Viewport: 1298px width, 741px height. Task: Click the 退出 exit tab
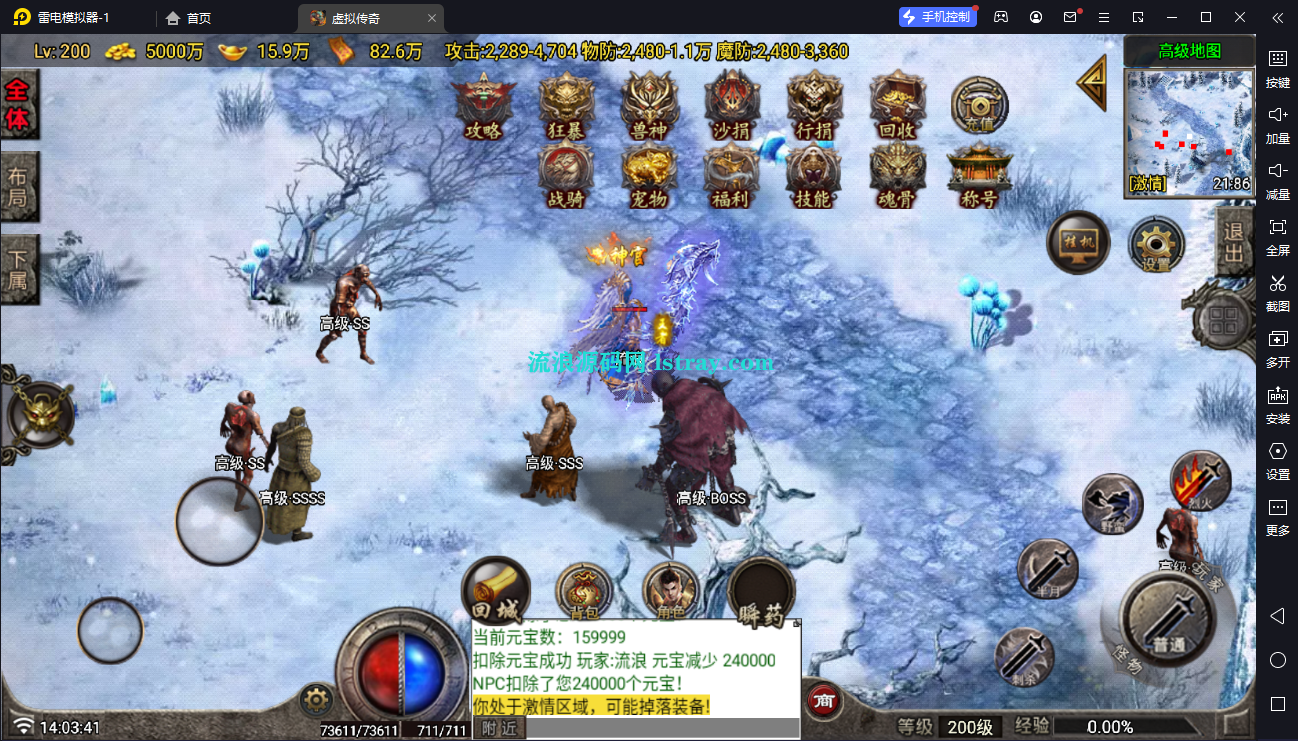[1234, 243]
